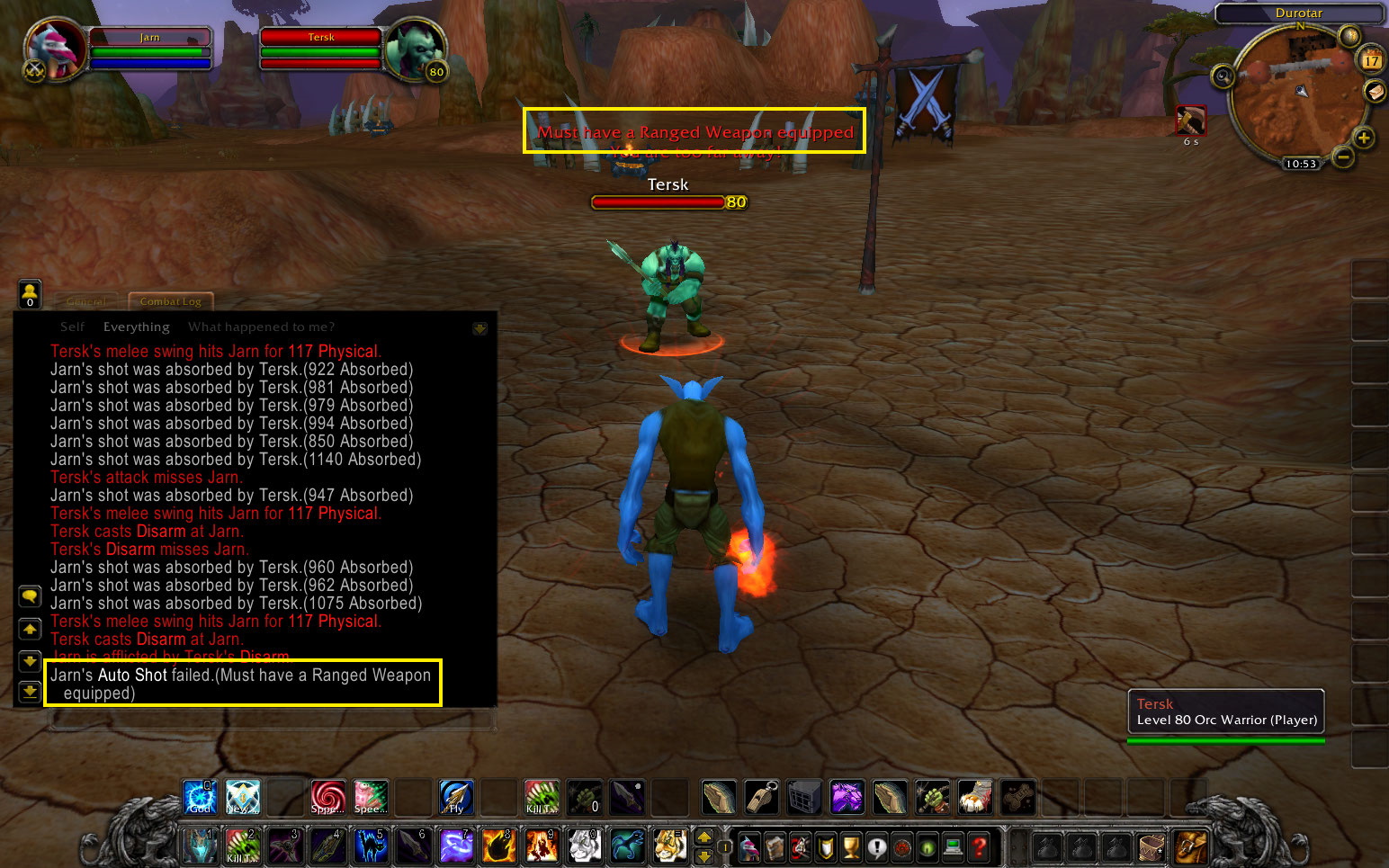Click Tersk's red health bar

[319, 38]
